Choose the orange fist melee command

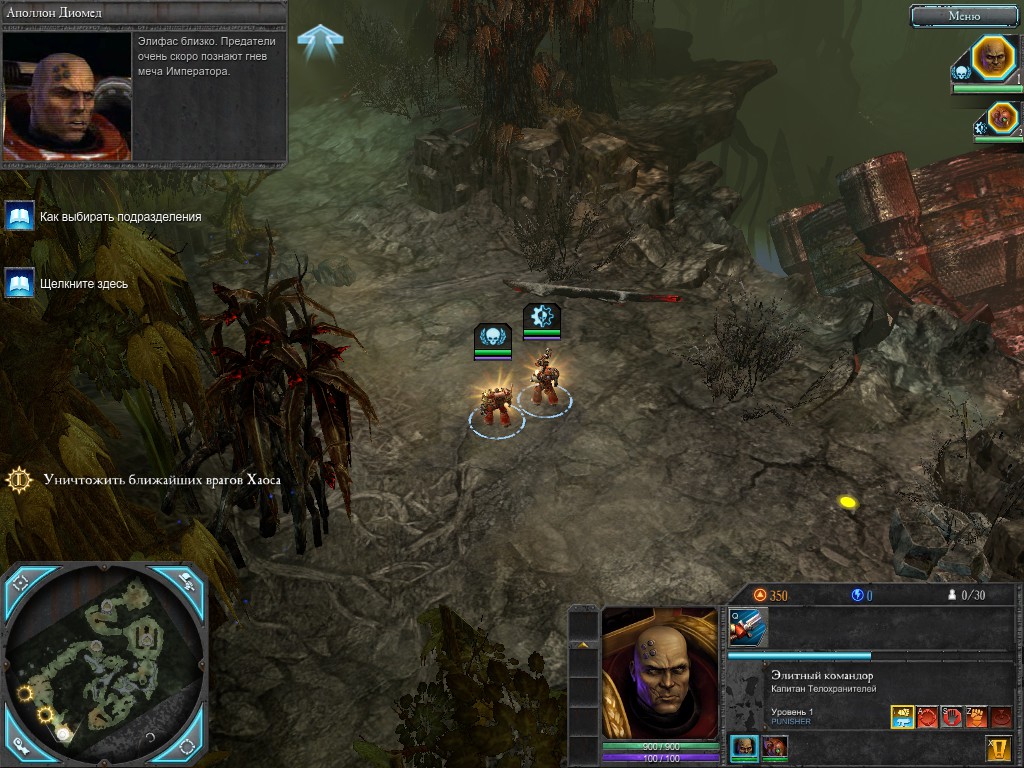tap(976, 717)
